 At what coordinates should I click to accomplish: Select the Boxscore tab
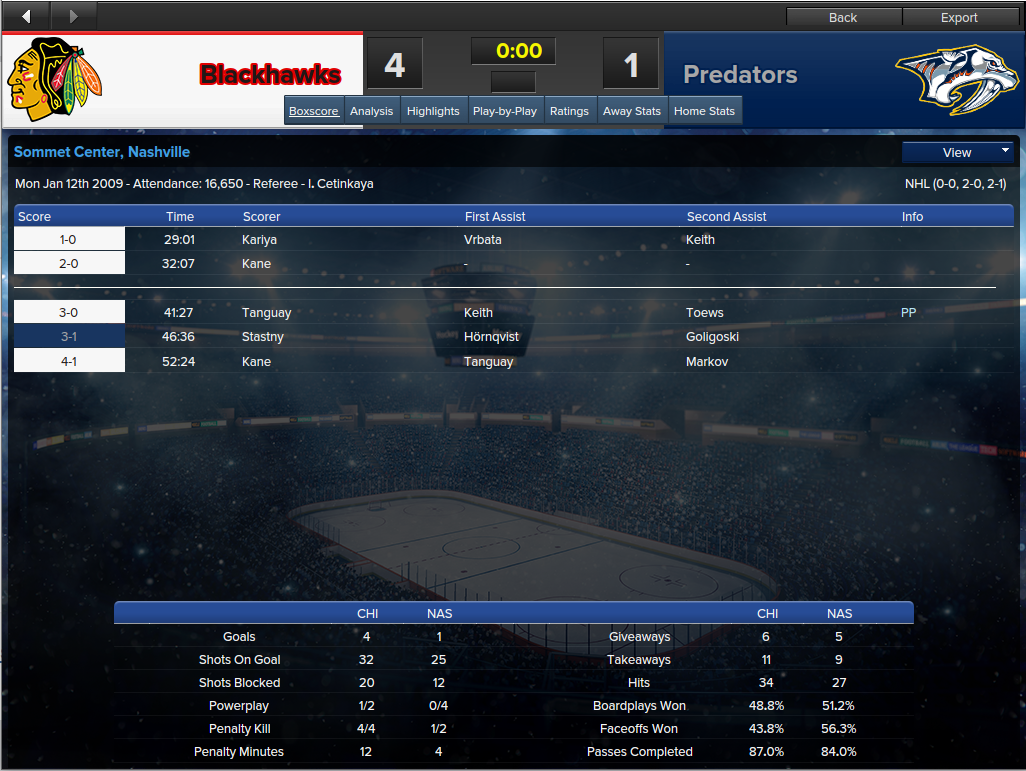pyautogui.click(x=314, y=111)
